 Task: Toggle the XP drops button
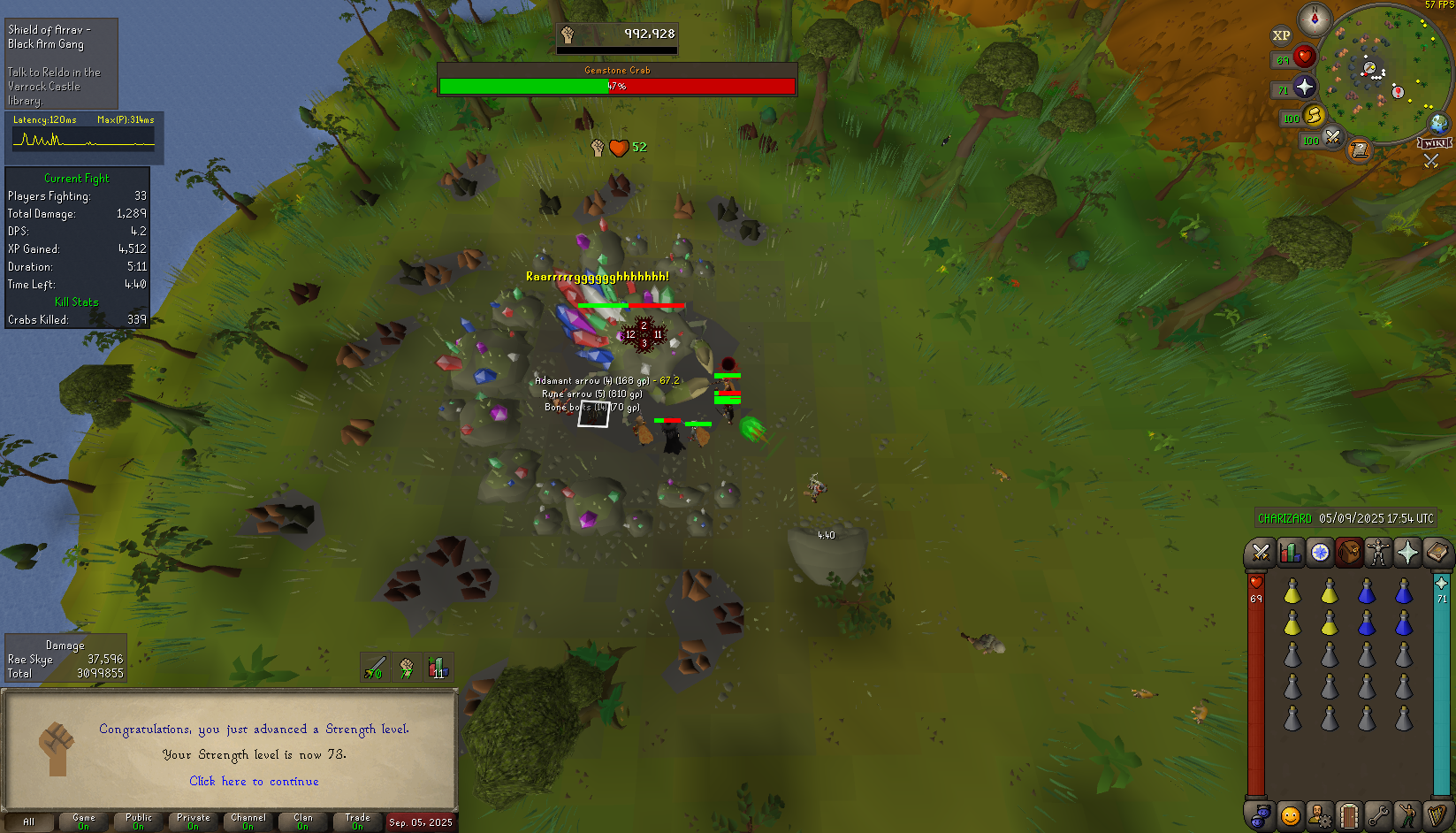[x=1281, y=35]
